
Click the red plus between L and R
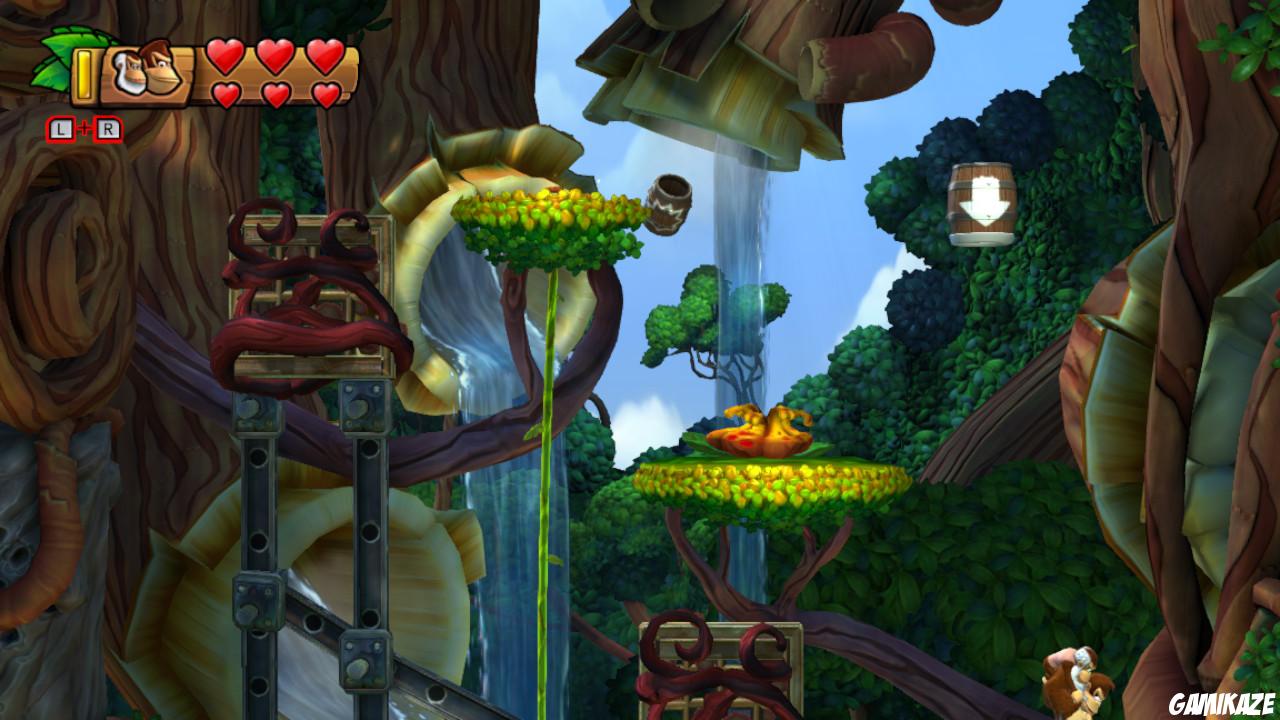pyautogui.click(x=84, y=126)
